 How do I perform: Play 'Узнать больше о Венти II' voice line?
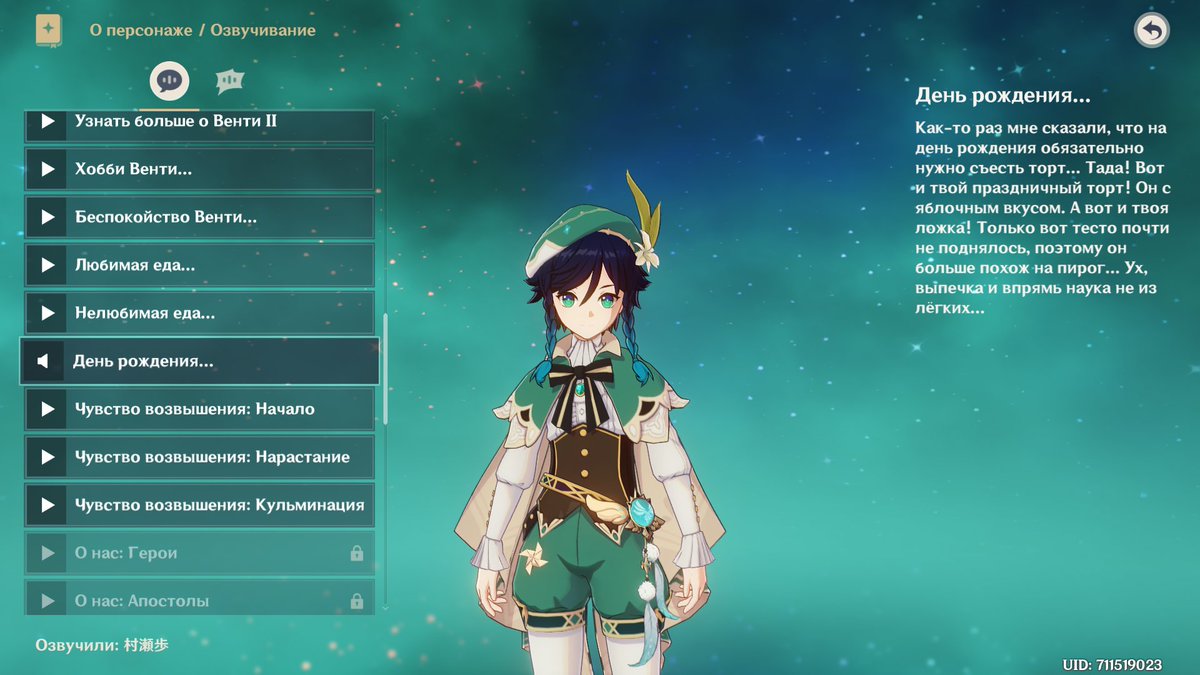pyautogui.click(x=47, y=122)
